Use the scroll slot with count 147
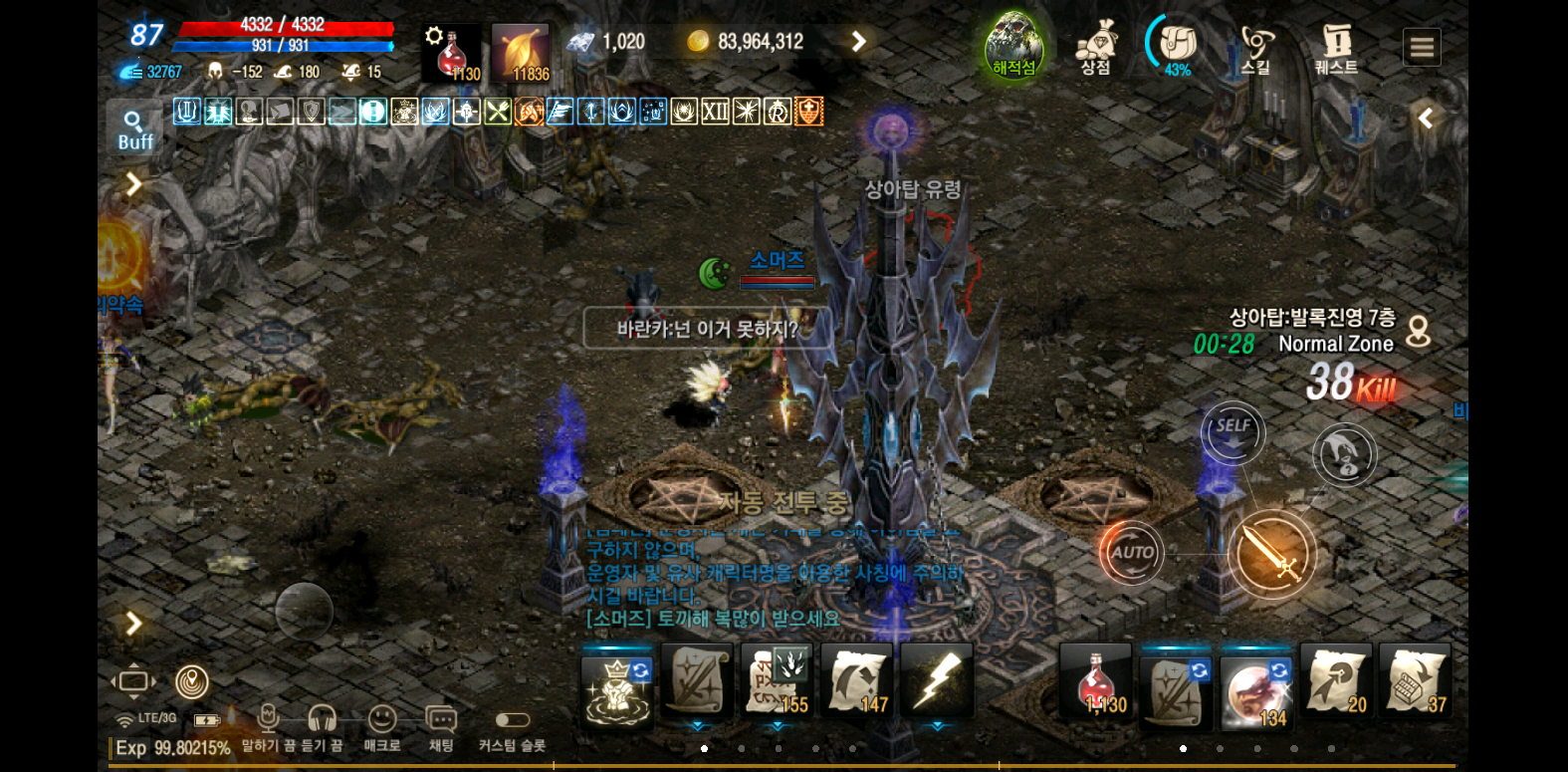 click(x=857, y=680)
